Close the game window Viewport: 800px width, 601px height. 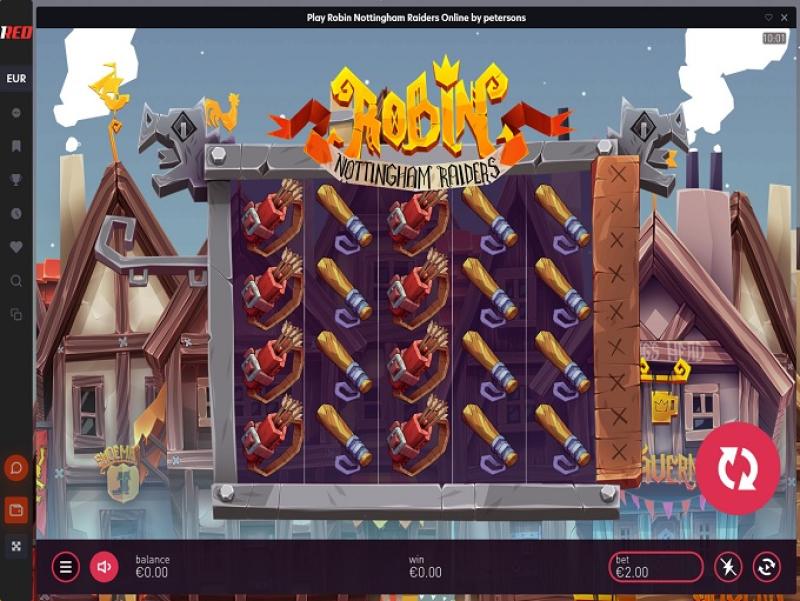782,17
